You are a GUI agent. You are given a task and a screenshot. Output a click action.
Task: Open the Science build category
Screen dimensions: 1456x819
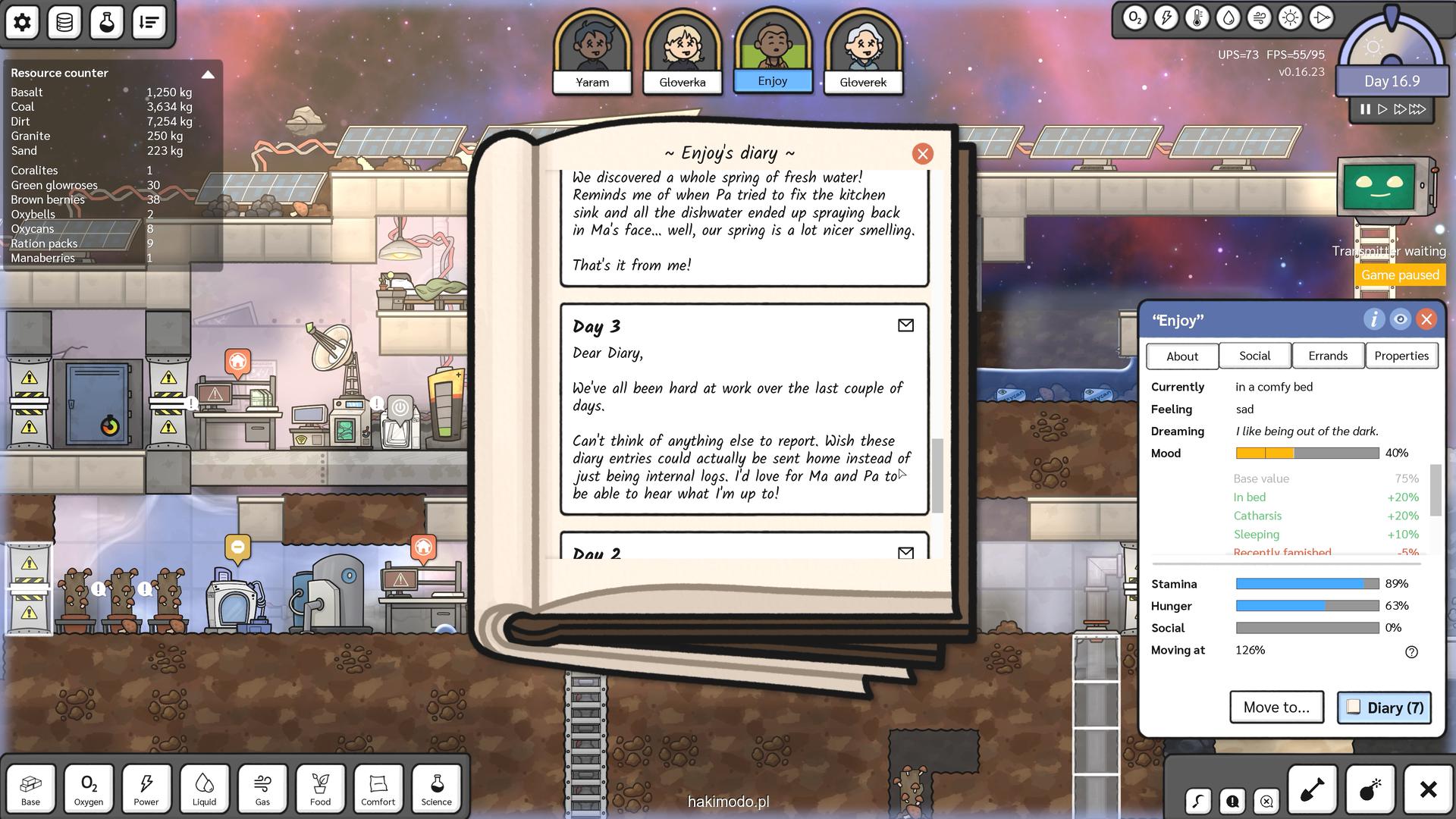436,789
